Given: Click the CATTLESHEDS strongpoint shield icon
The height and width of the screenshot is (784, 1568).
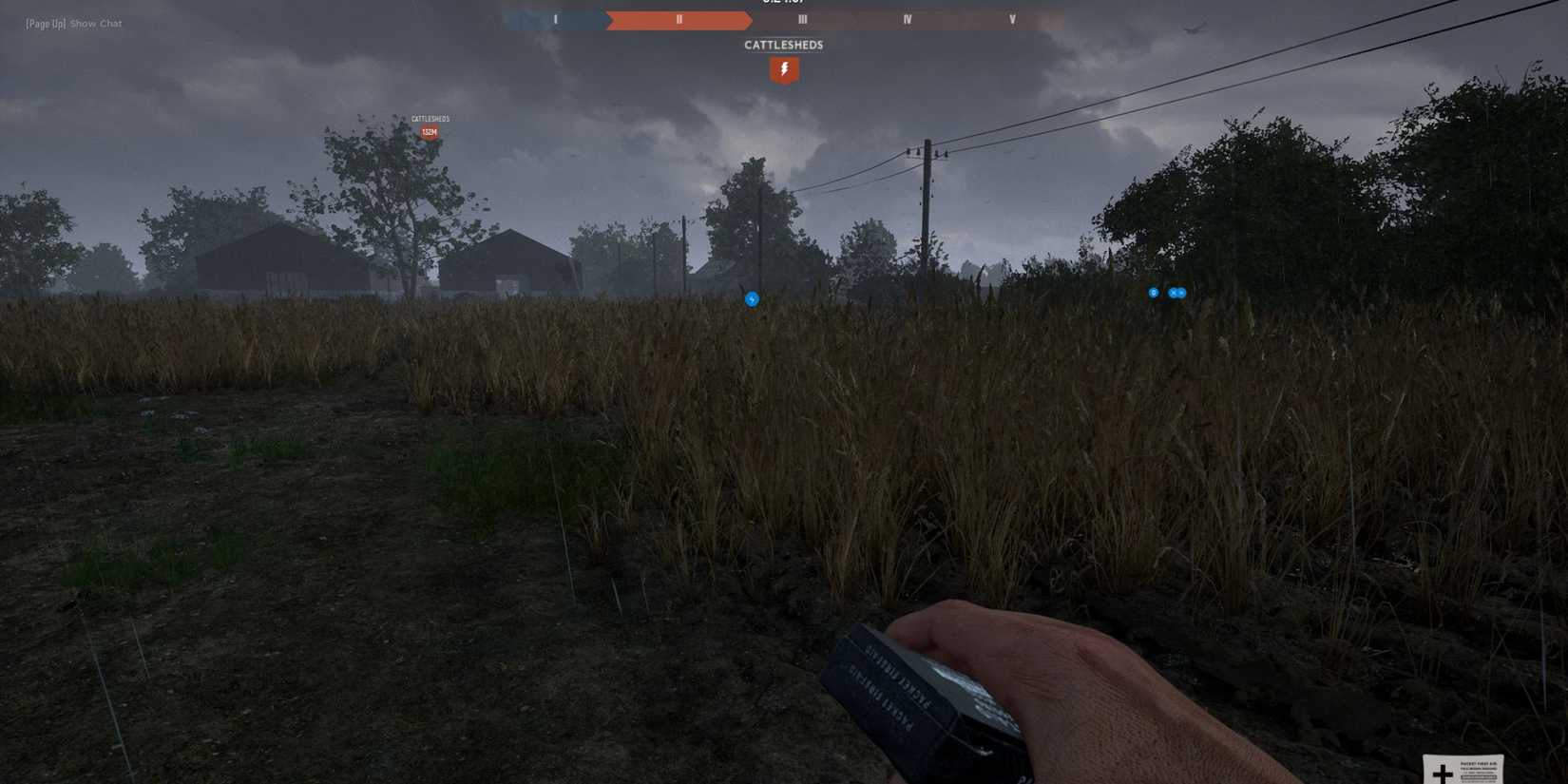Looking at the screenshot, I should click(x=783, y=68).
